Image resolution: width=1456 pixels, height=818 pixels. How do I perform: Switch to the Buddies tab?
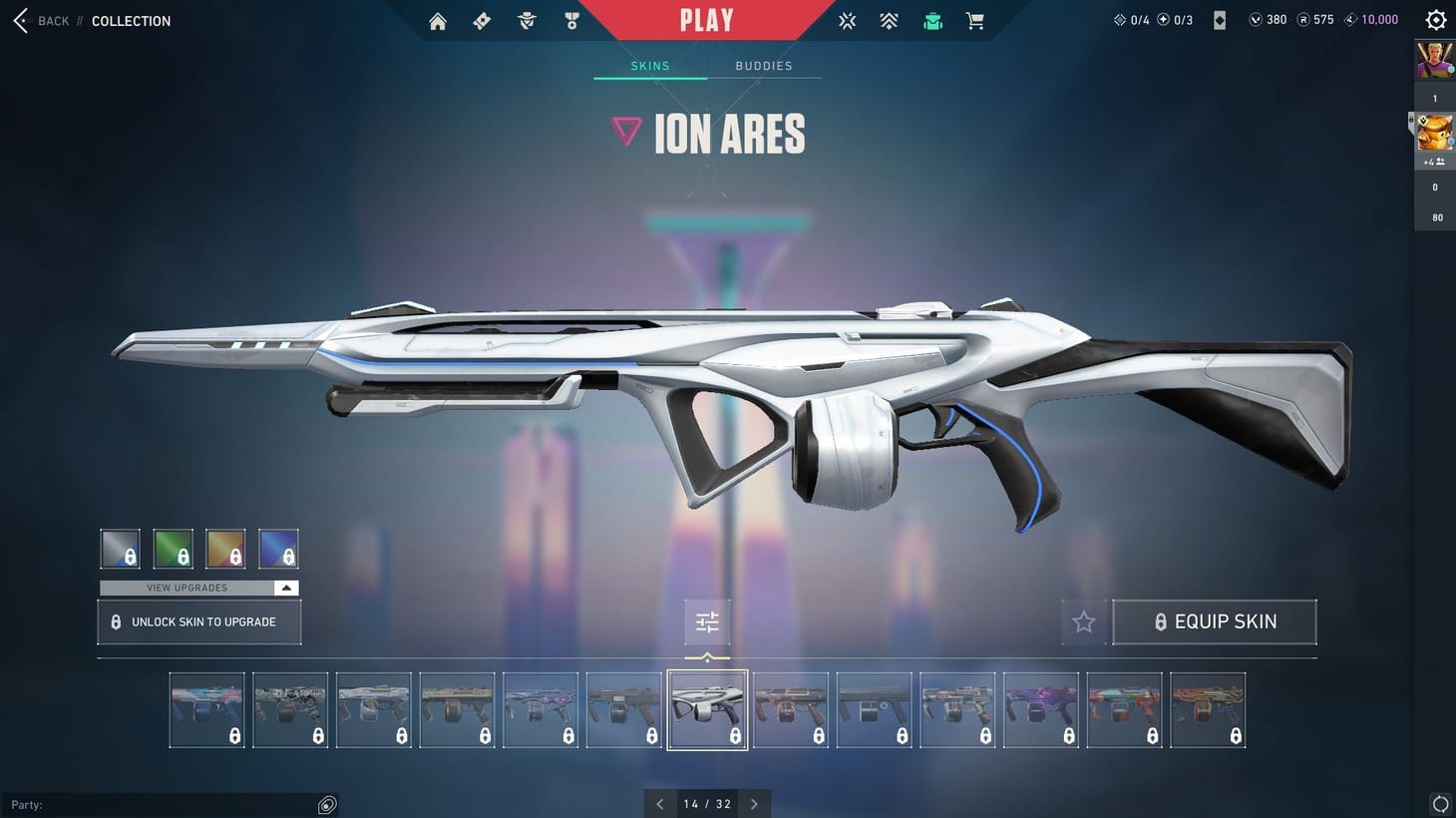pos(764,66)
